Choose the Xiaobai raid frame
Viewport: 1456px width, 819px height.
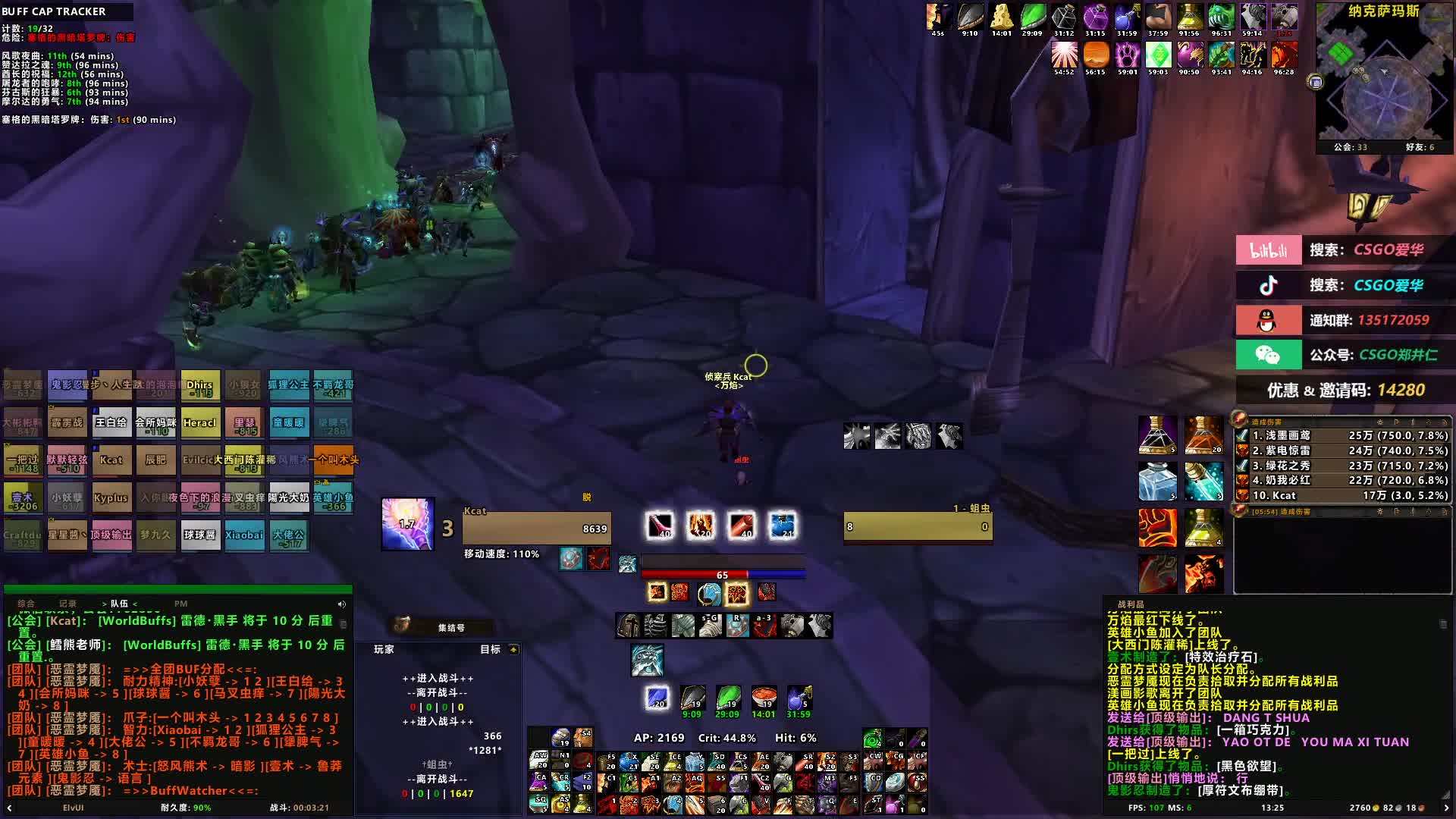click(244, 535)
